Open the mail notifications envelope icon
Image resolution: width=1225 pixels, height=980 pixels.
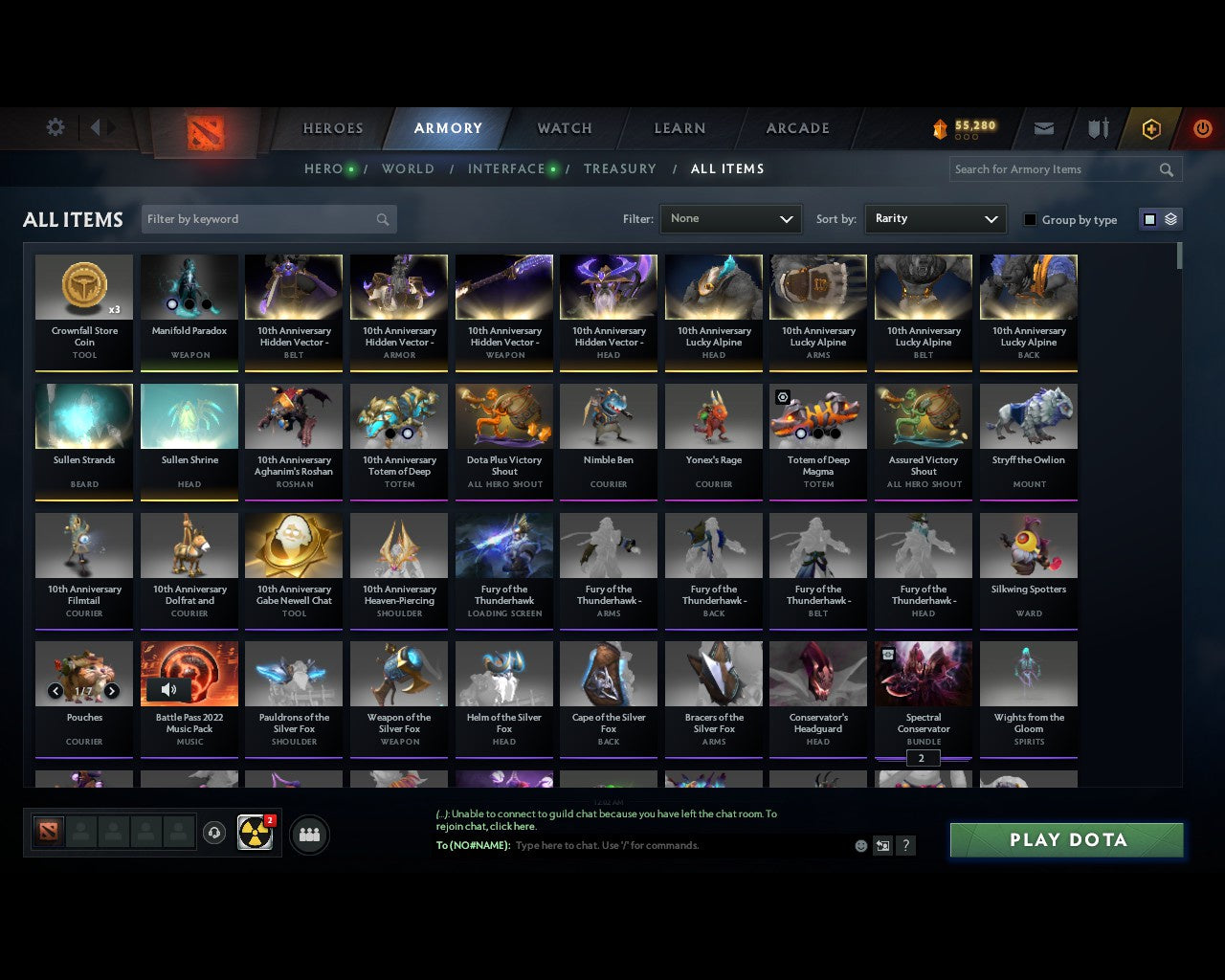[x=1043, y=128]
